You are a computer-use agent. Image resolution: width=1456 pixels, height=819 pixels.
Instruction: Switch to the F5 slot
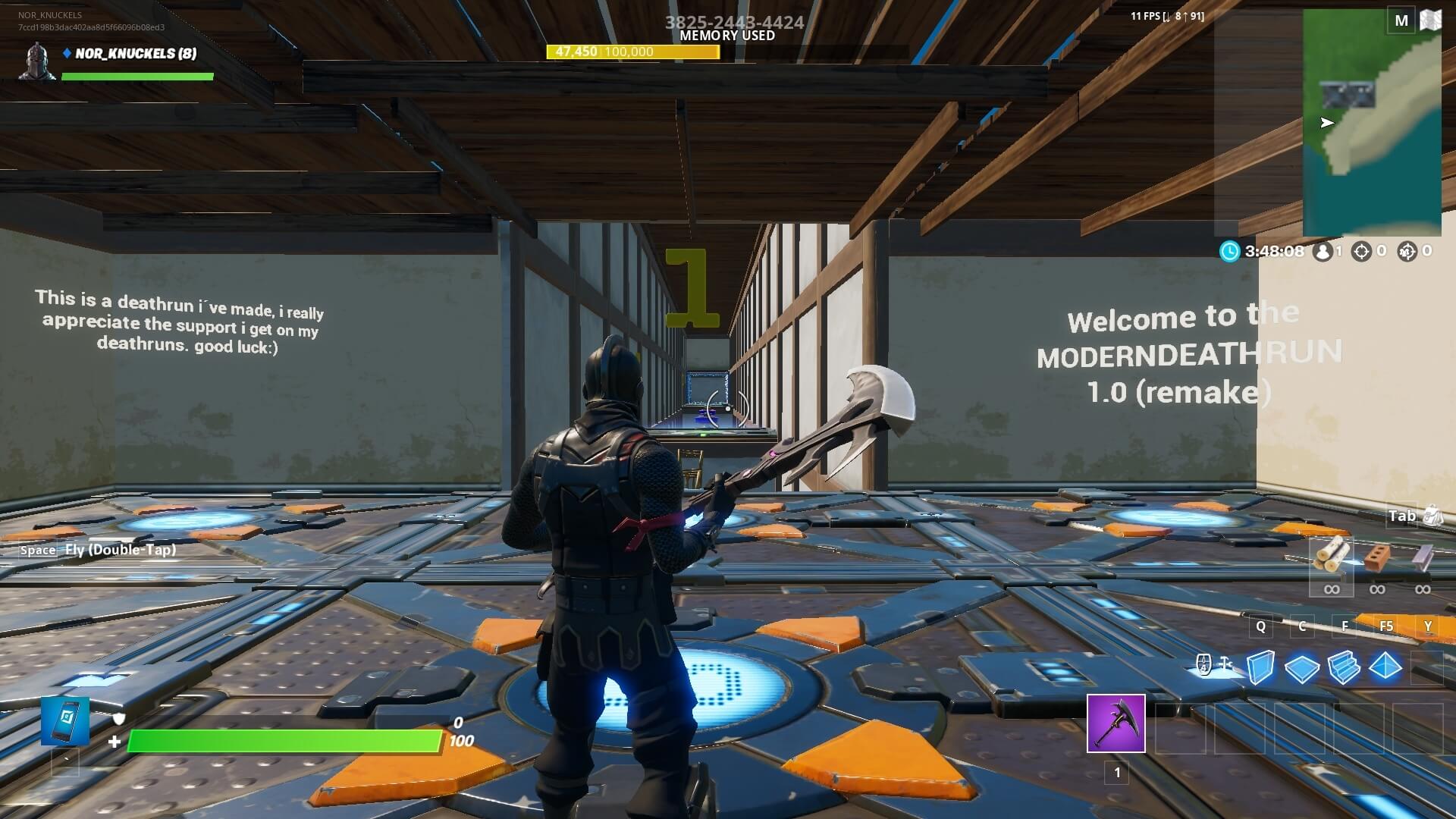[x=1386, y=627]
